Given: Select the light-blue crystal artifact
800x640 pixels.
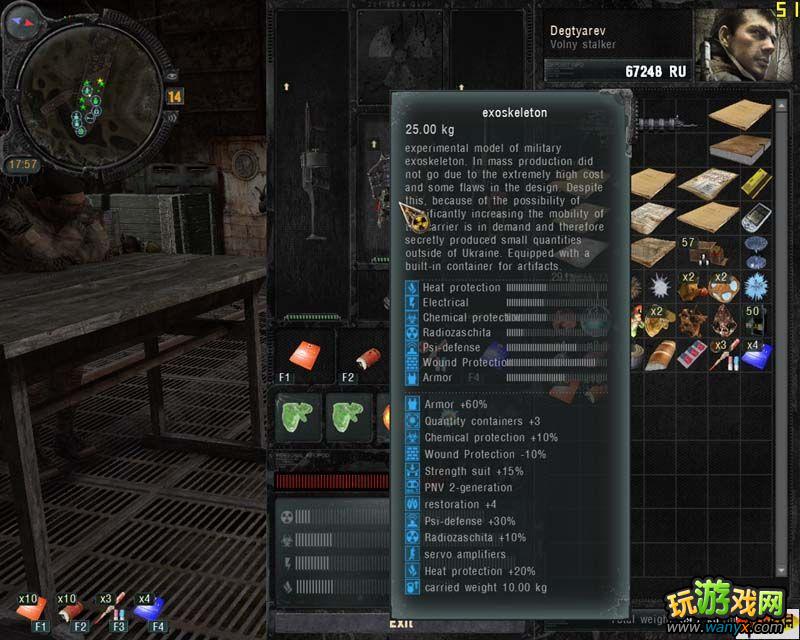Looking at the screenshot, I should coord(757,285).
